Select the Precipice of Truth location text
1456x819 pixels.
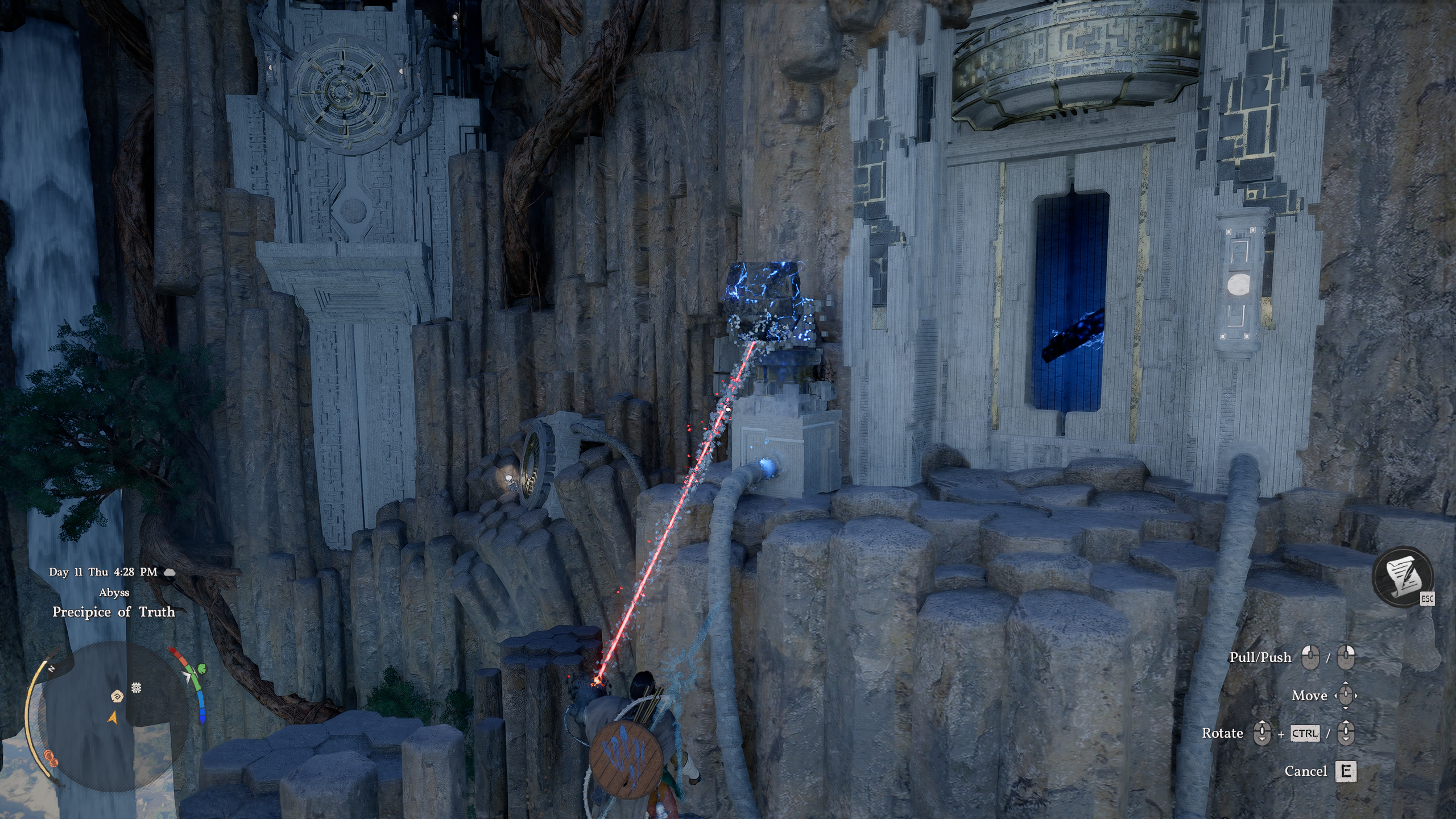tap(114, 613)
